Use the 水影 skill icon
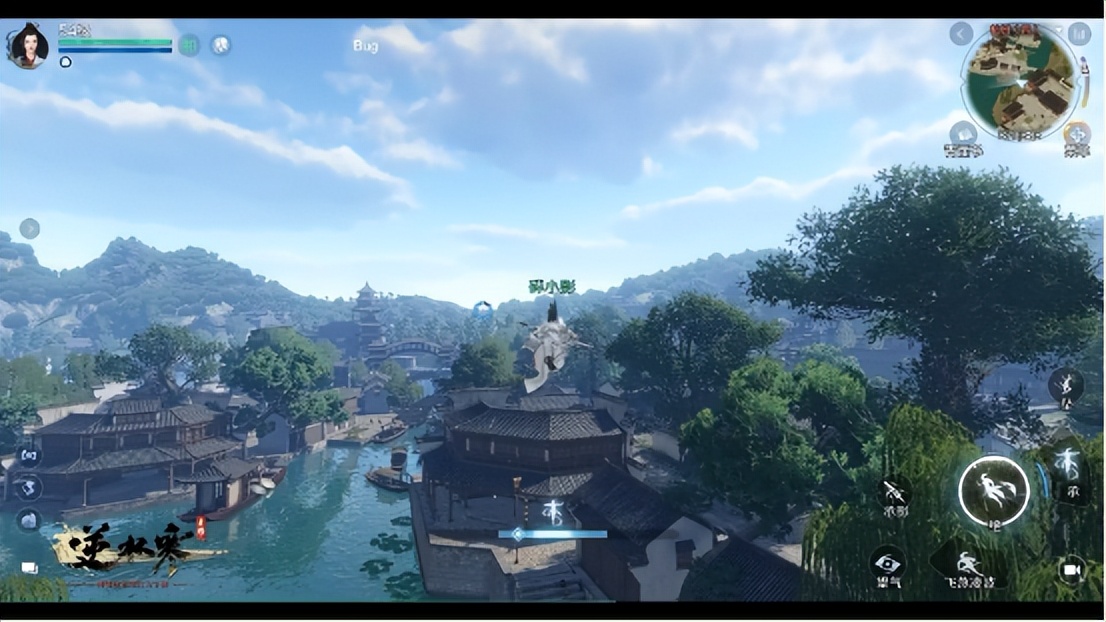 tap(893, 495)
